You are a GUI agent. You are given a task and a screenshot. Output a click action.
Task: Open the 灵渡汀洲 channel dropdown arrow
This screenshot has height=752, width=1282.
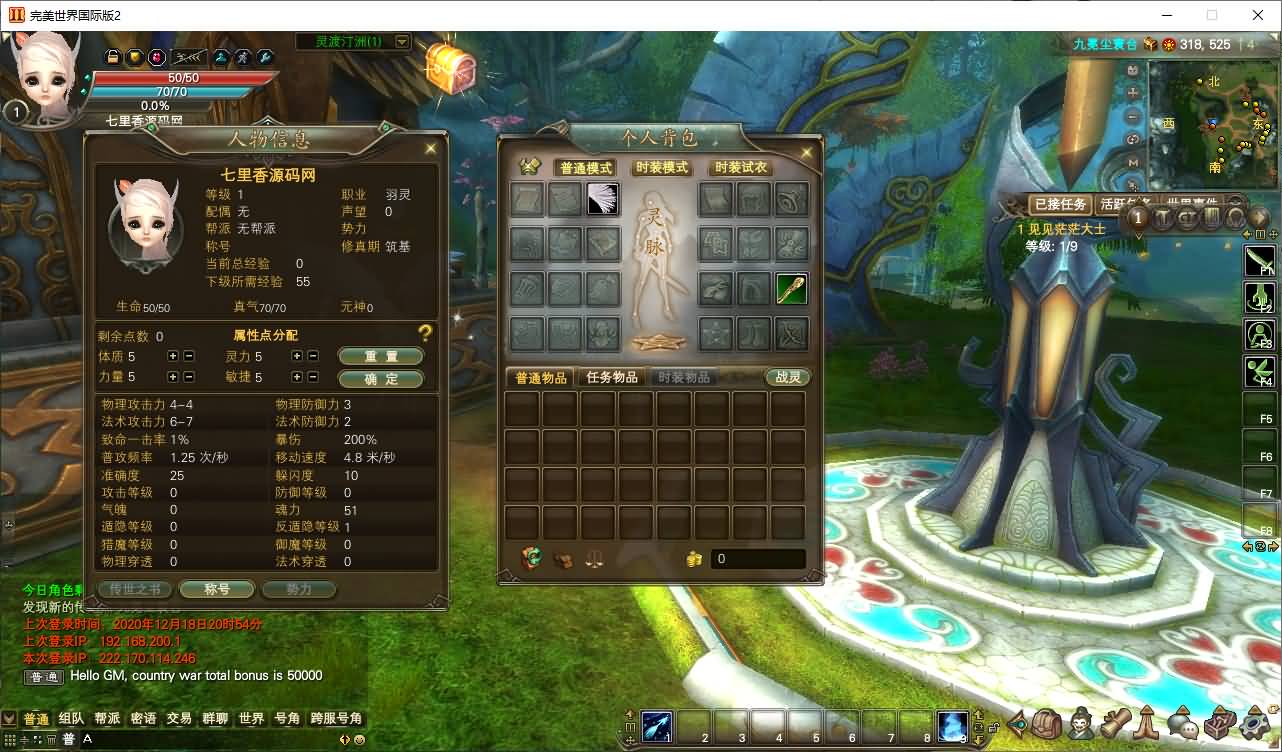(x=404, y=41)
